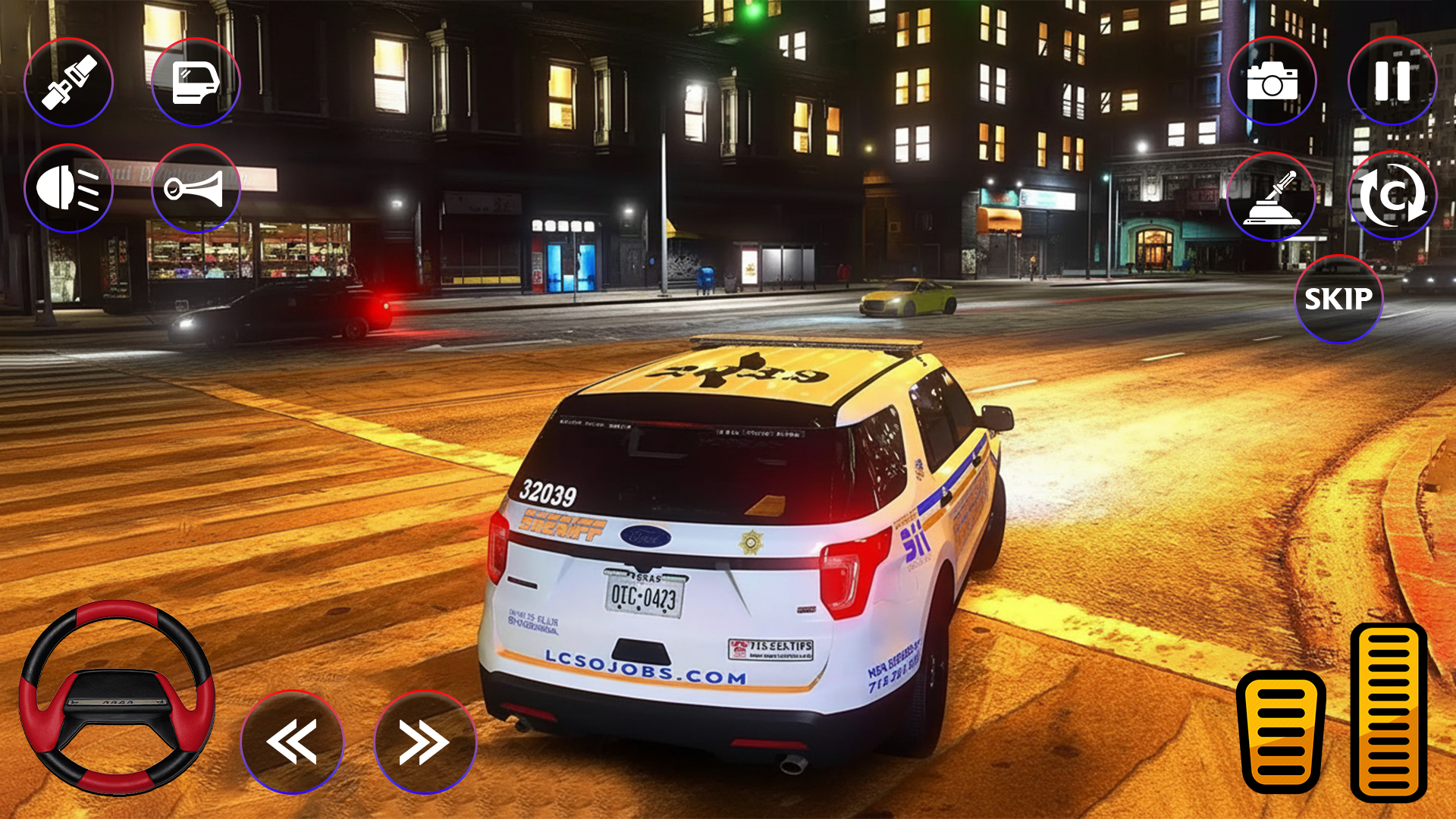1456x819 pixels.
Task: Turn on the headlights
Action: [x=68, y=188]
